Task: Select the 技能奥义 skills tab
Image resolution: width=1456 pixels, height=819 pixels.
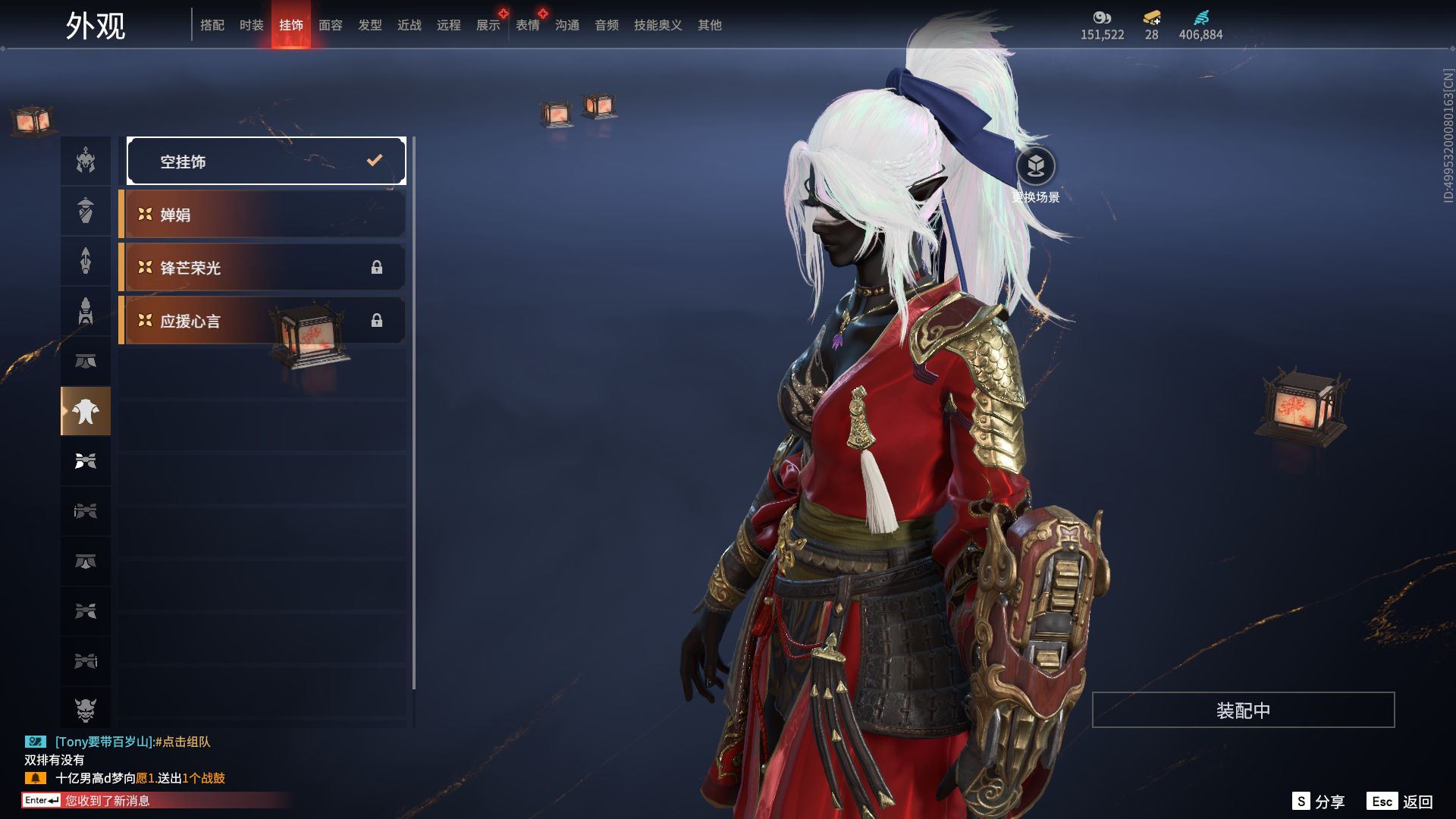Action: pyautogui.click(x=658, y=25)
